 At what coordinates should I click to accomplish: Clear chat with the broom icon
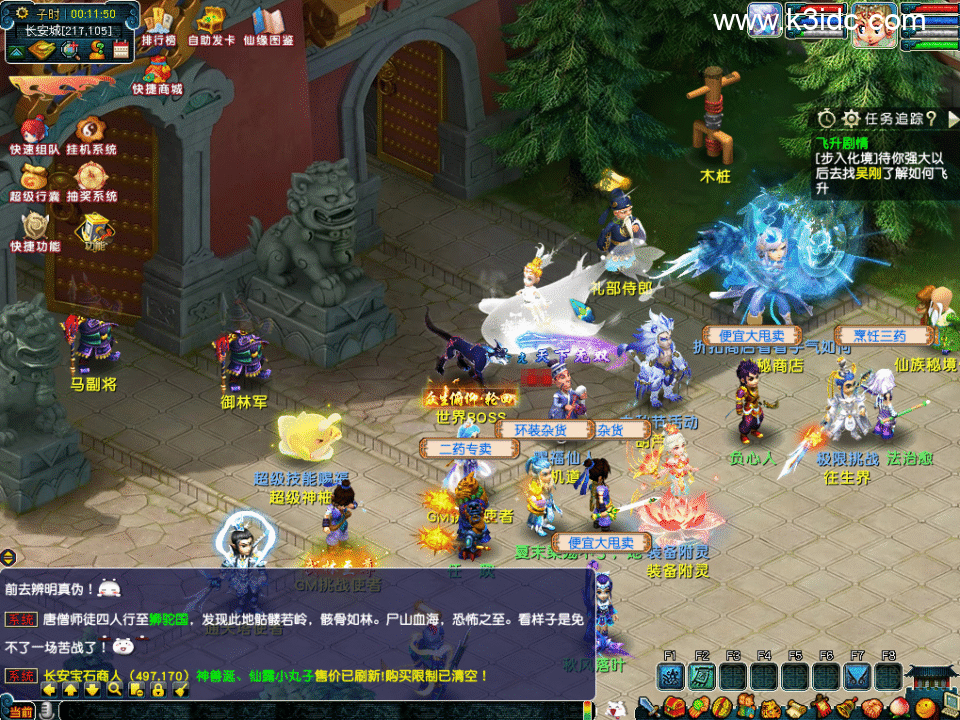[x=181, y=689]
